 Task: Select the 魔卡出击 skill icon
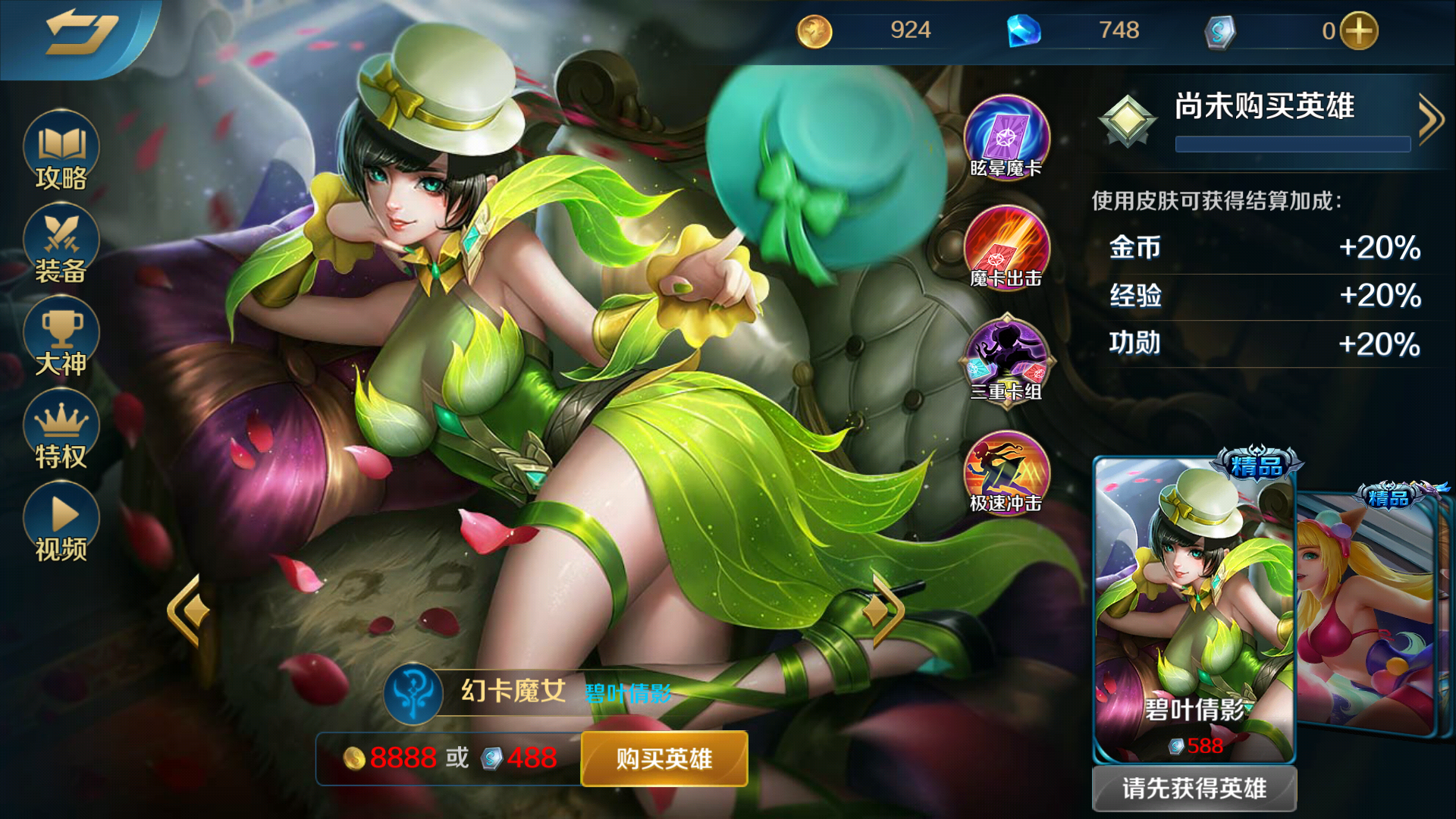pyautogui.click(x=1006, y=249)
